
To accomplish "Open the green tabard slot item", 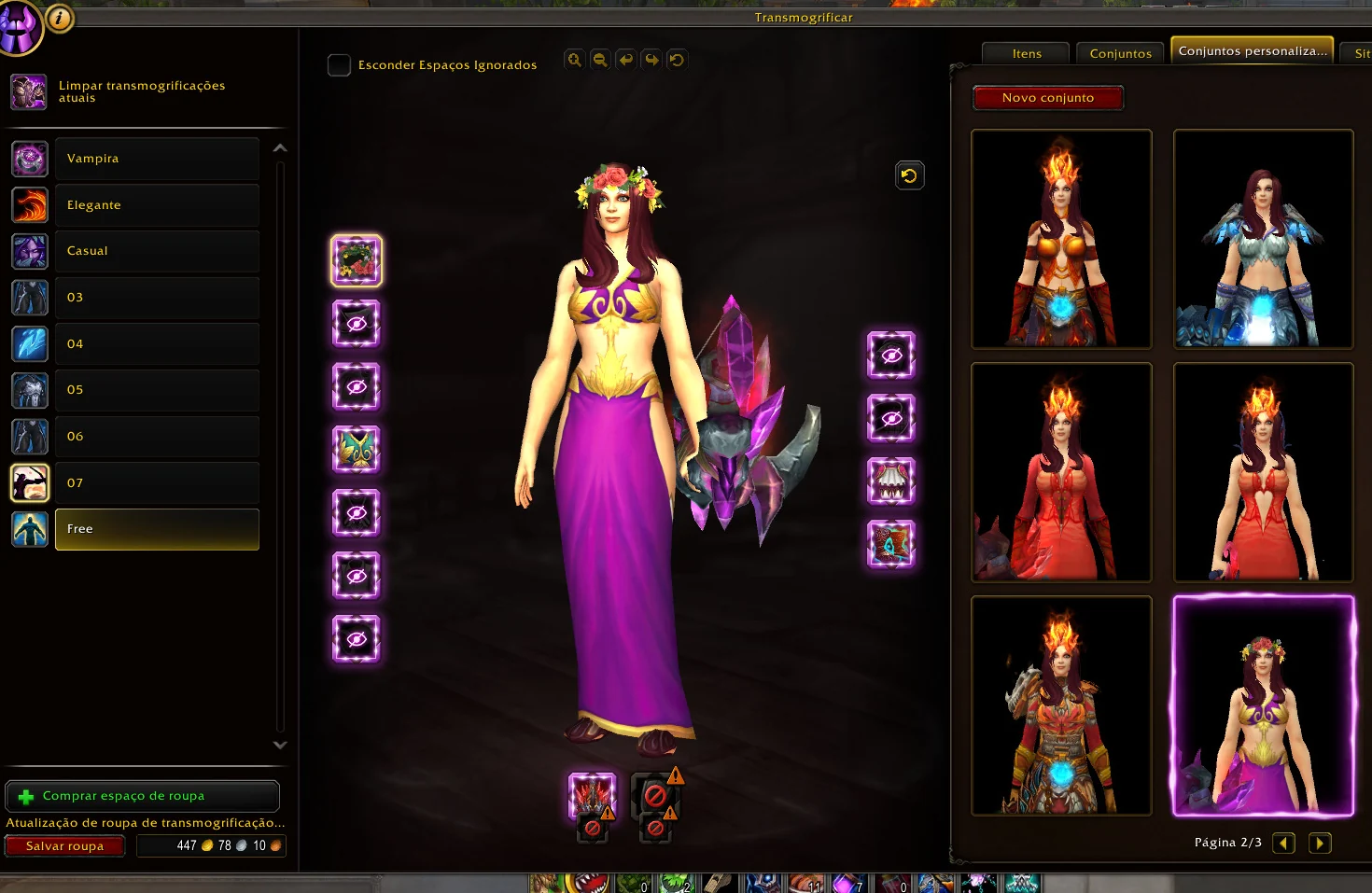I will 356,450.
